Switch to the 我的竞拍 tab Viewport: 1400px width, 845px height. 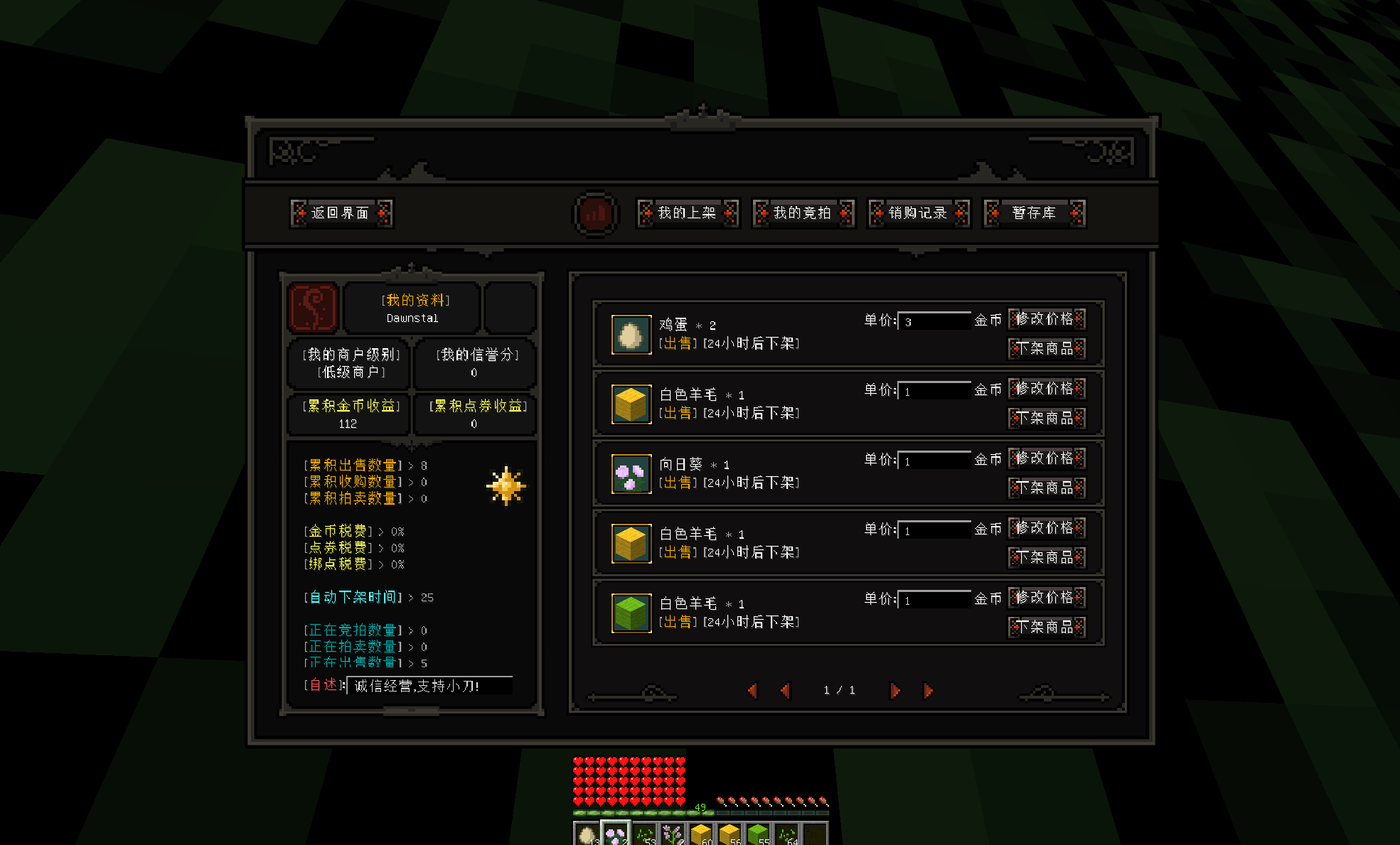(803, 212)
